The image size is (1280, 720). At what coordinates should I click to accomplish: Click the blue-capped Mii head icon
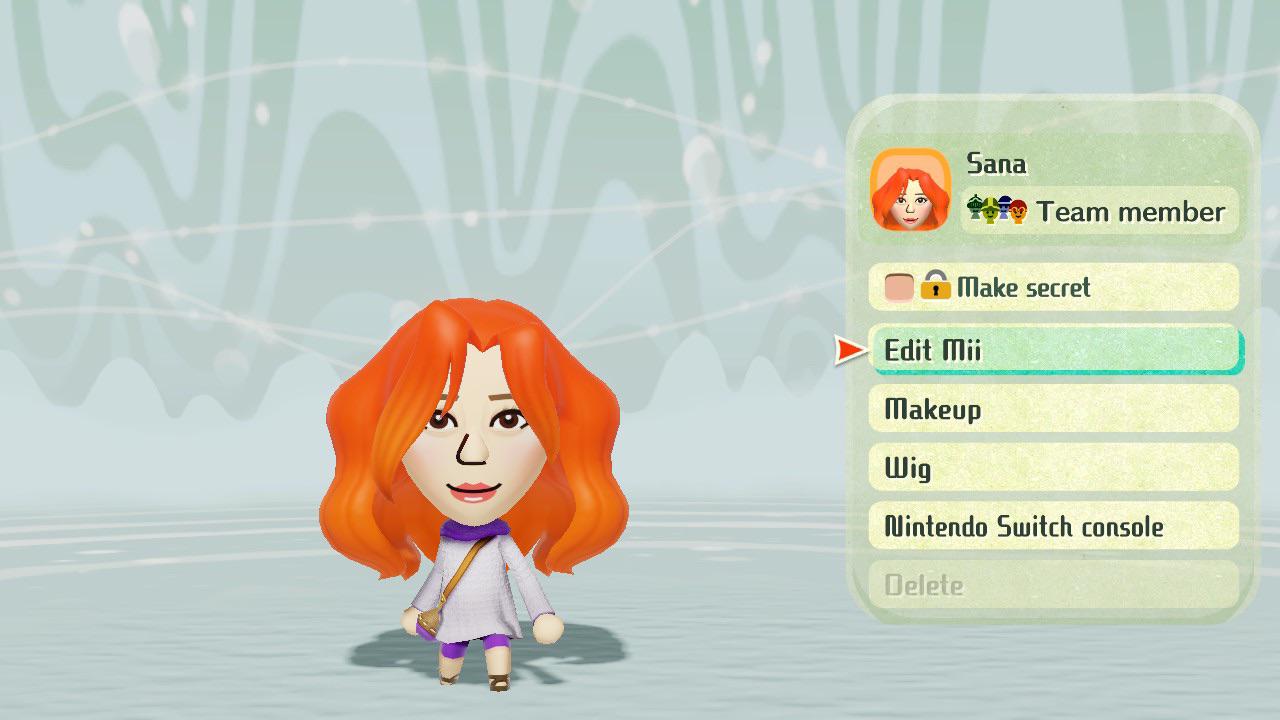pyautogui.click(x=1004, y=208)
